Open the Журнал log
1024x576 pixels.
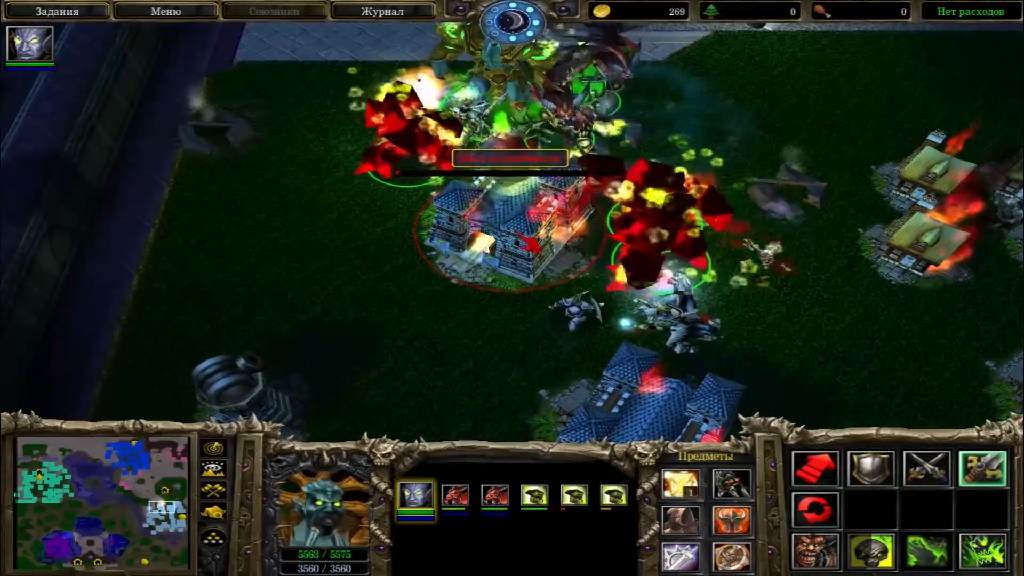coord(382,11)
